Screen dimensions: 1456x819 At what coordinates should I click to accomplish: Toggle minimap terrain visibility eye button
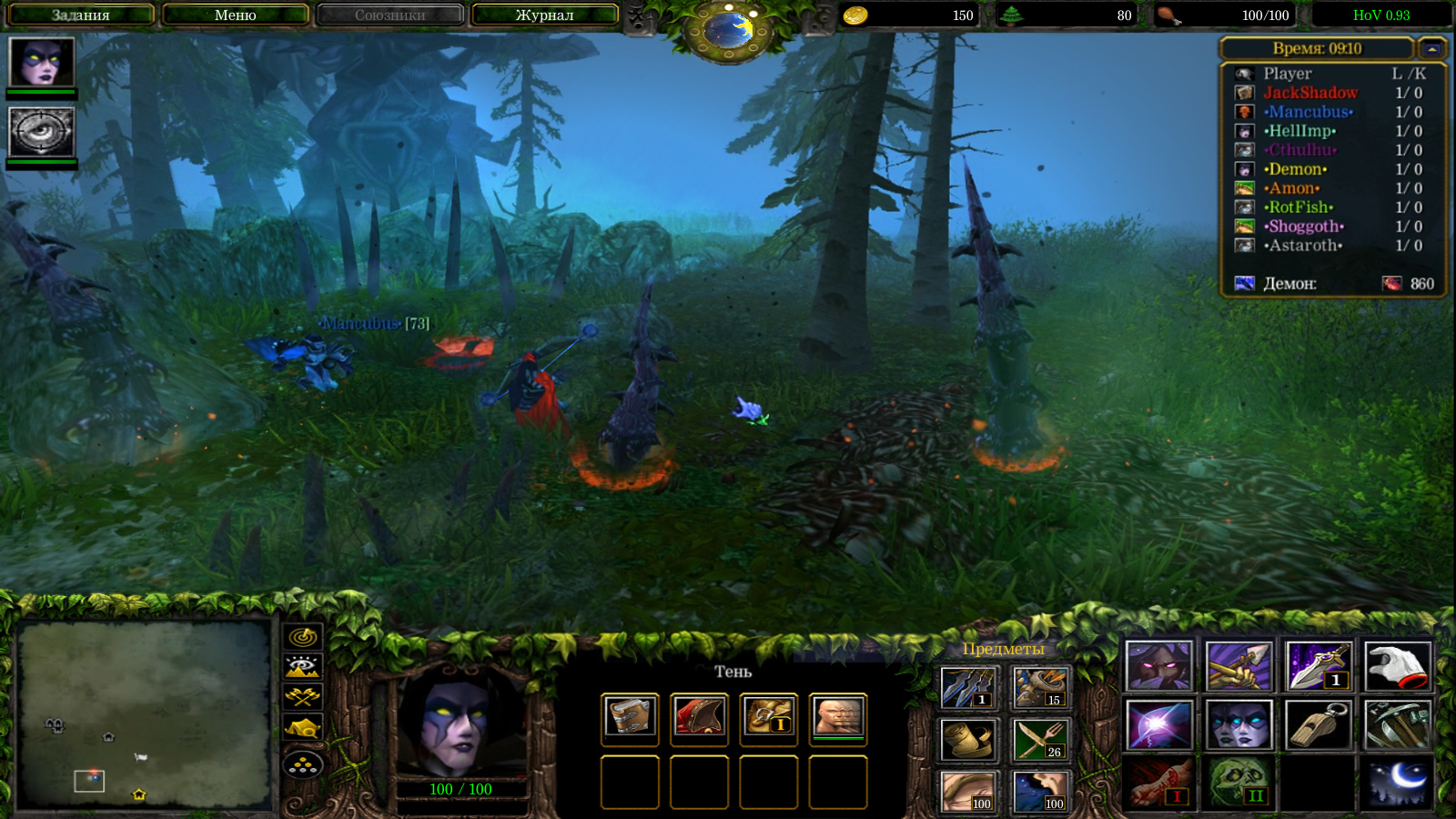303,666
